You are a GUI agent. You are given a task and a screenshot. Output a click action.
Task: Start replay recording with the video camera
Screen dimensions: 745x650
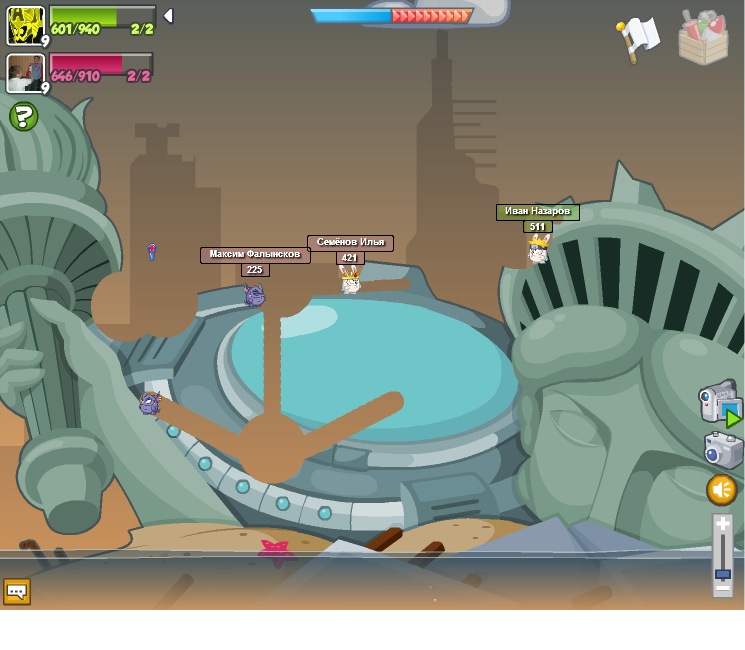tap(719, 401)
